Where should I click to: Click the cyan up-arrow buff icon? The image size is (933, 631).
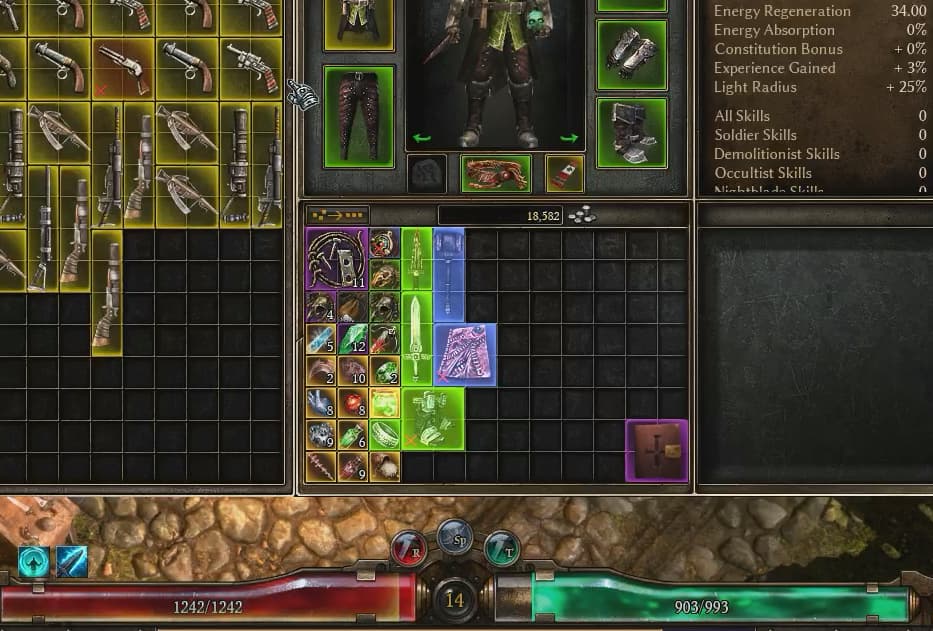[x=35, y=562]
